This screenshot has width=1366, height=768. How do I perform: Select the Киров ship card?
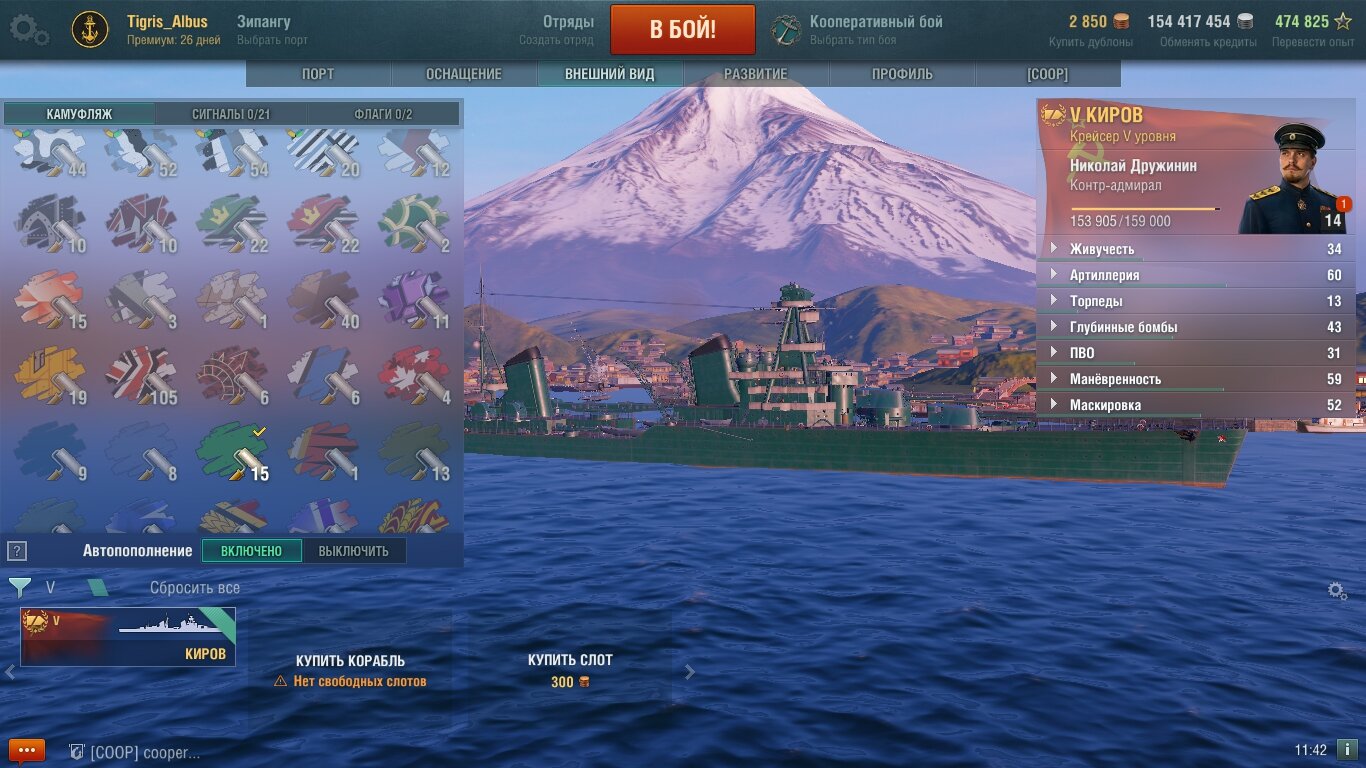pyautogui.click(x=128, y=636)
